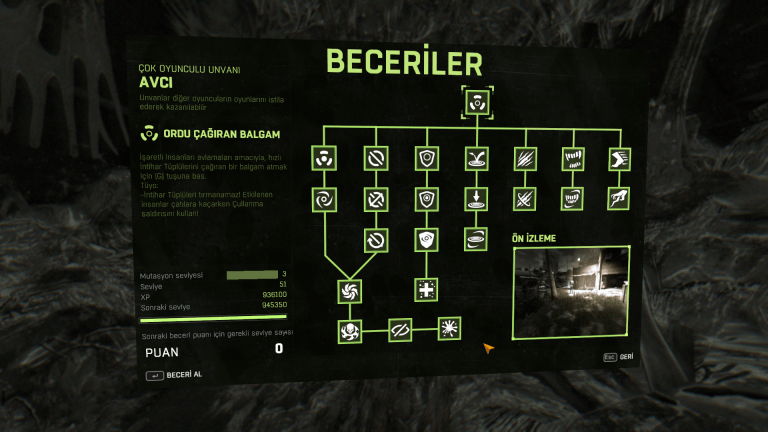The height and width of the screenshot is (432, 768).
Task: Select the fangs inside circle skill
Action: pos(573,198)
